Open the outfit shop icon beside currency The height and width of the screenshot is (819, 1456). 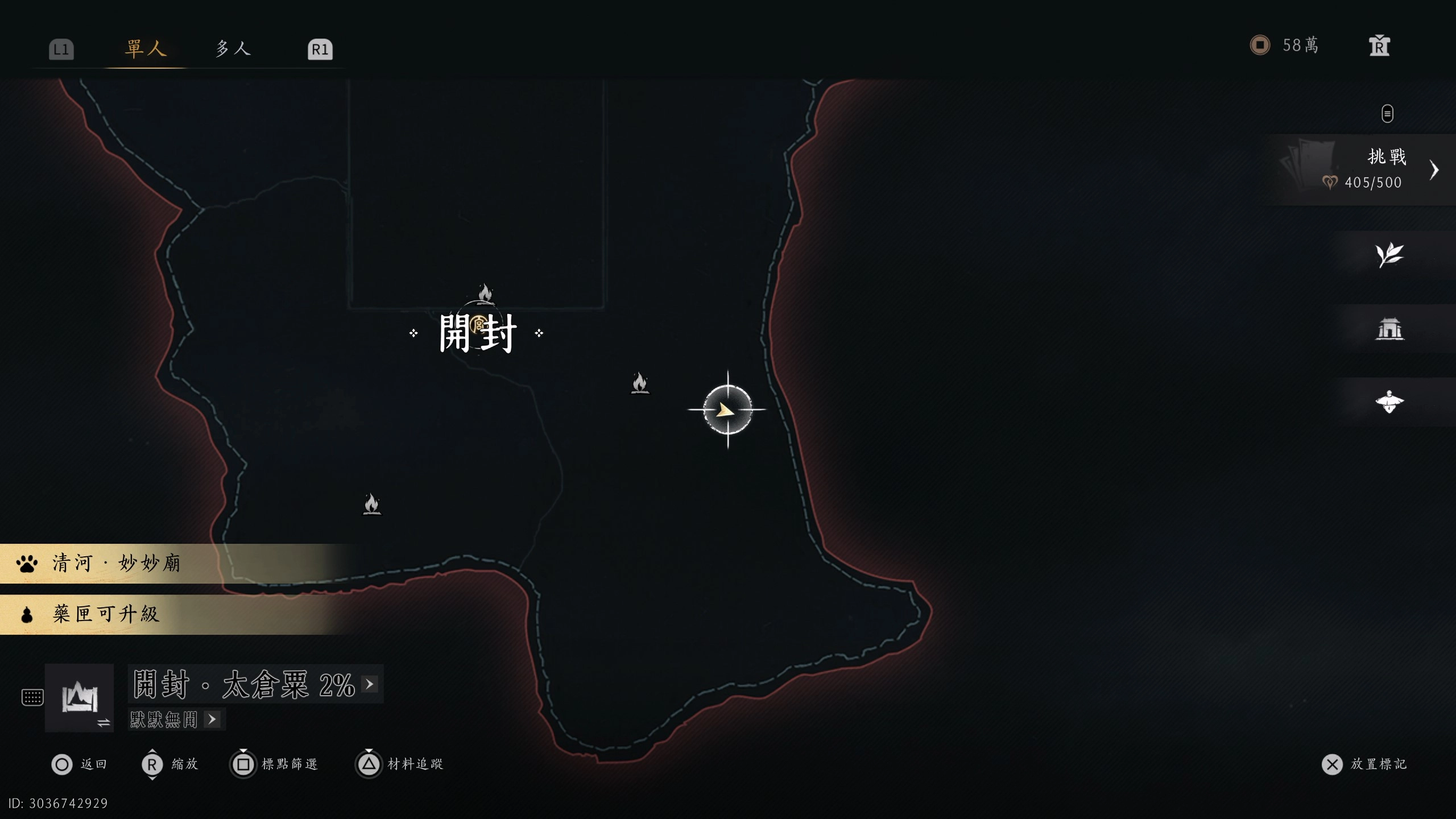1379,46
